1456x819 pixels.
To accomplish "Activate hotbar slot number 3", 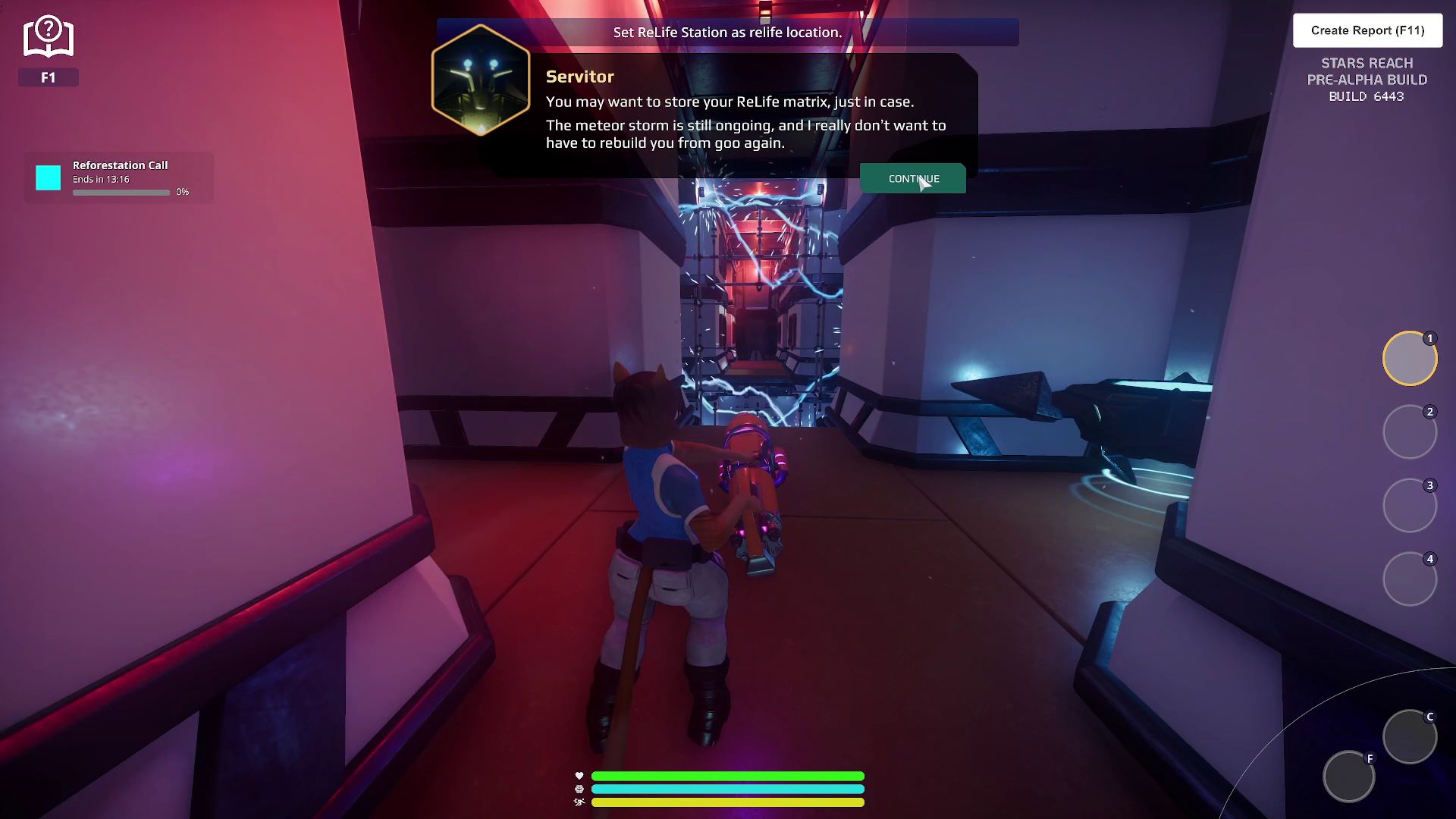I will tap(1409, 506).
